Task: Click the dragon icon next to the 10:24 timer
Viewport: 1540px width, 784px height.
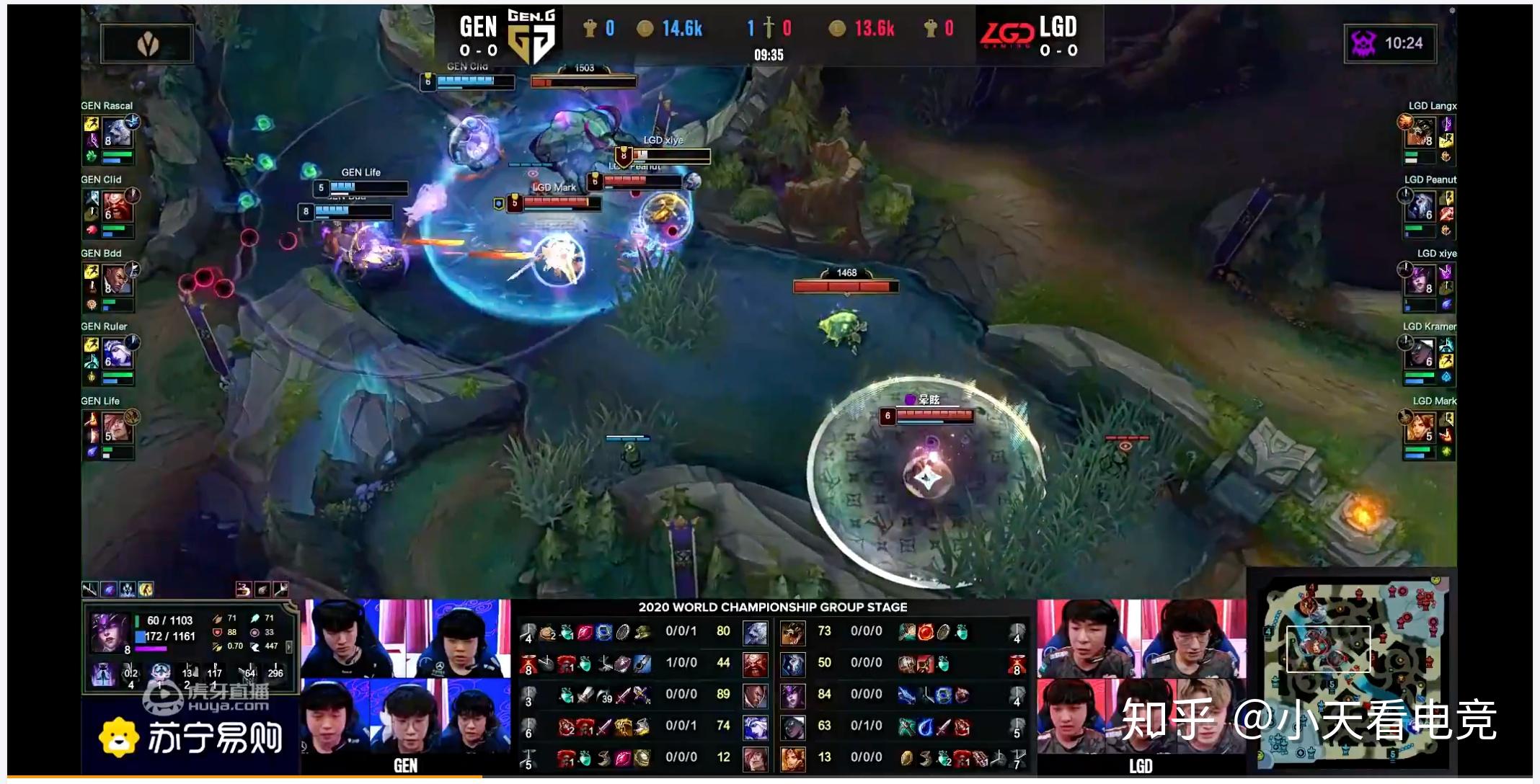Action: [x=1363, y=43]
